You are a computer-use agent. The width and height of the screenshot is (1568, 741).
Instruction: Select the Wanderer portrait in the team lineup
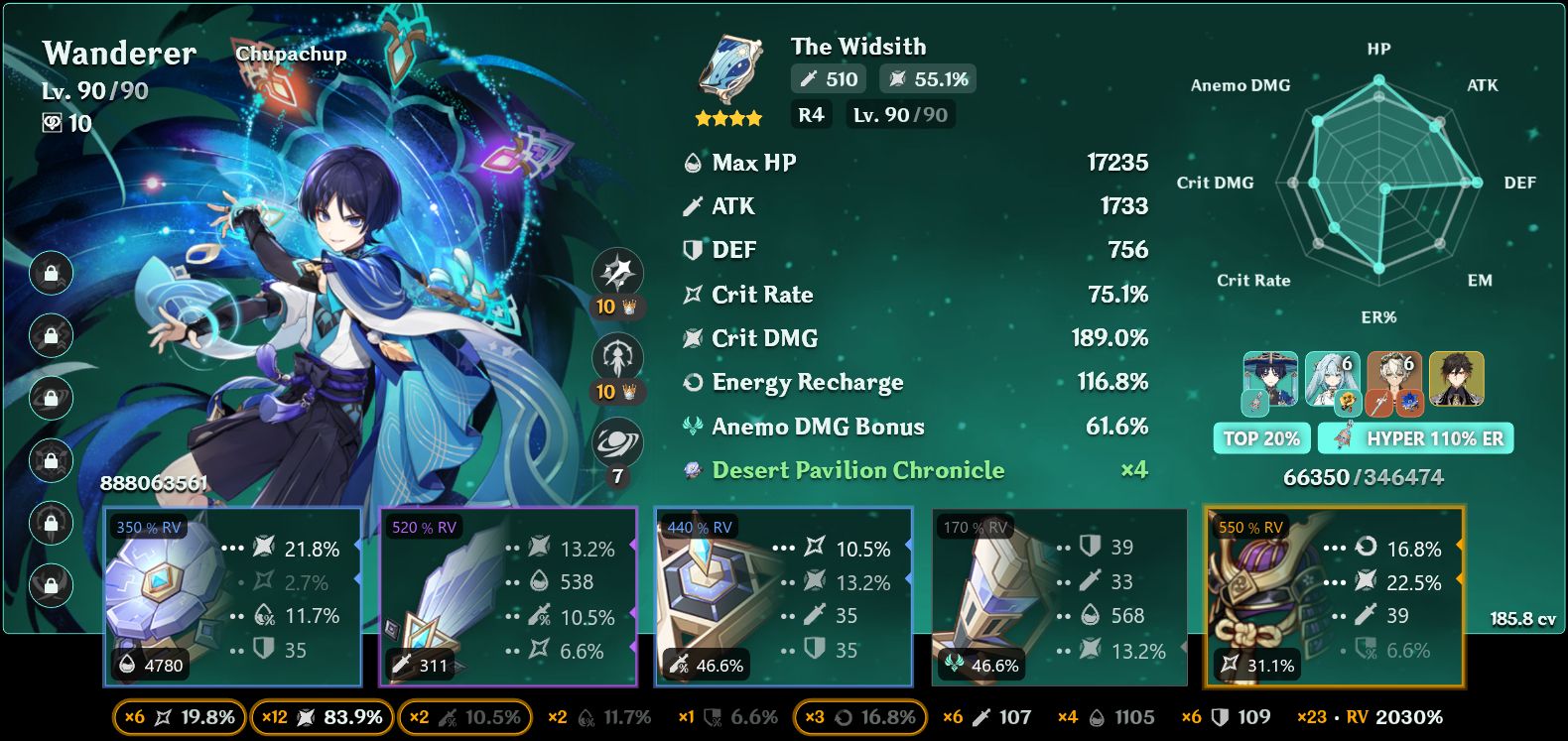click(x=1270, y=379)
